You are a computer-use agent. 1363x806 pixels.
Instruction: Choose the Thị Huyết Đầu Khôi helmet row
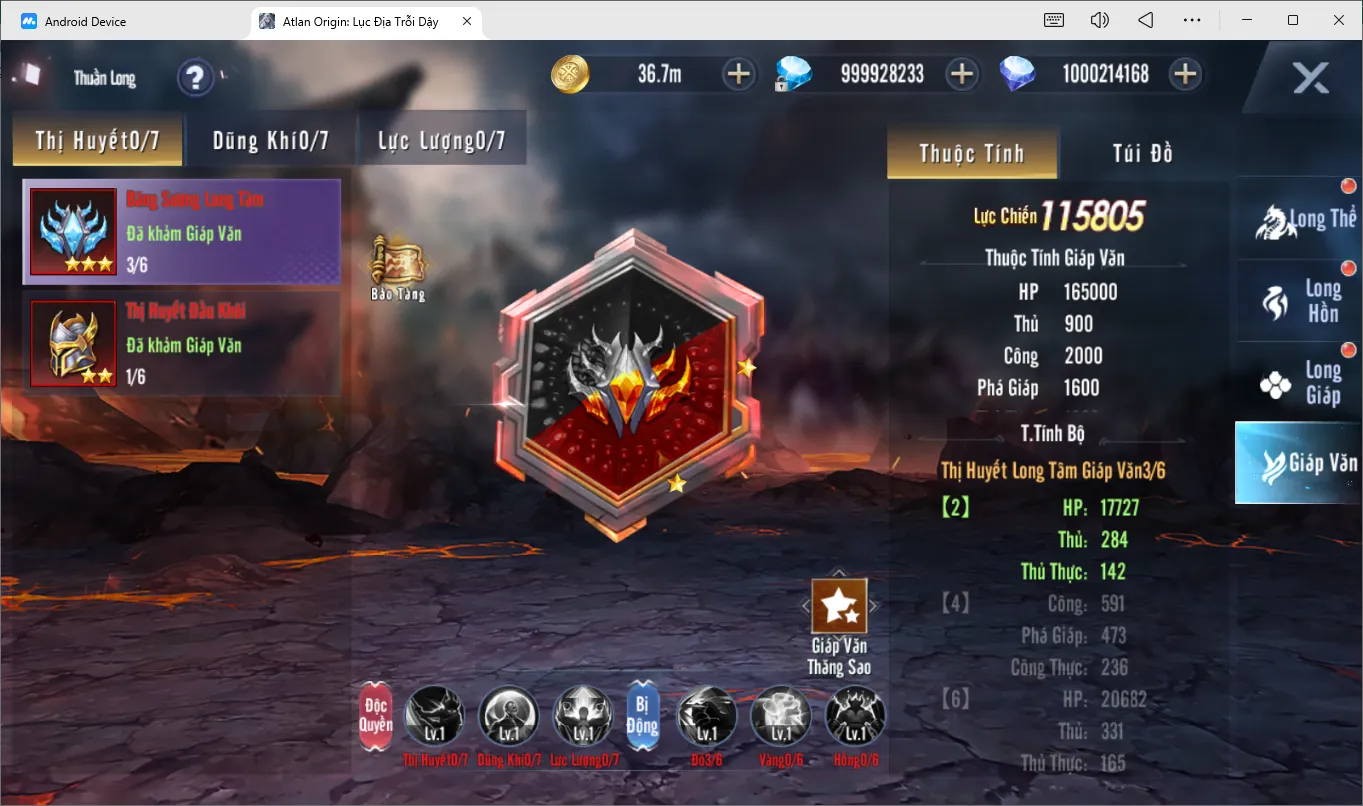(181, 344)
